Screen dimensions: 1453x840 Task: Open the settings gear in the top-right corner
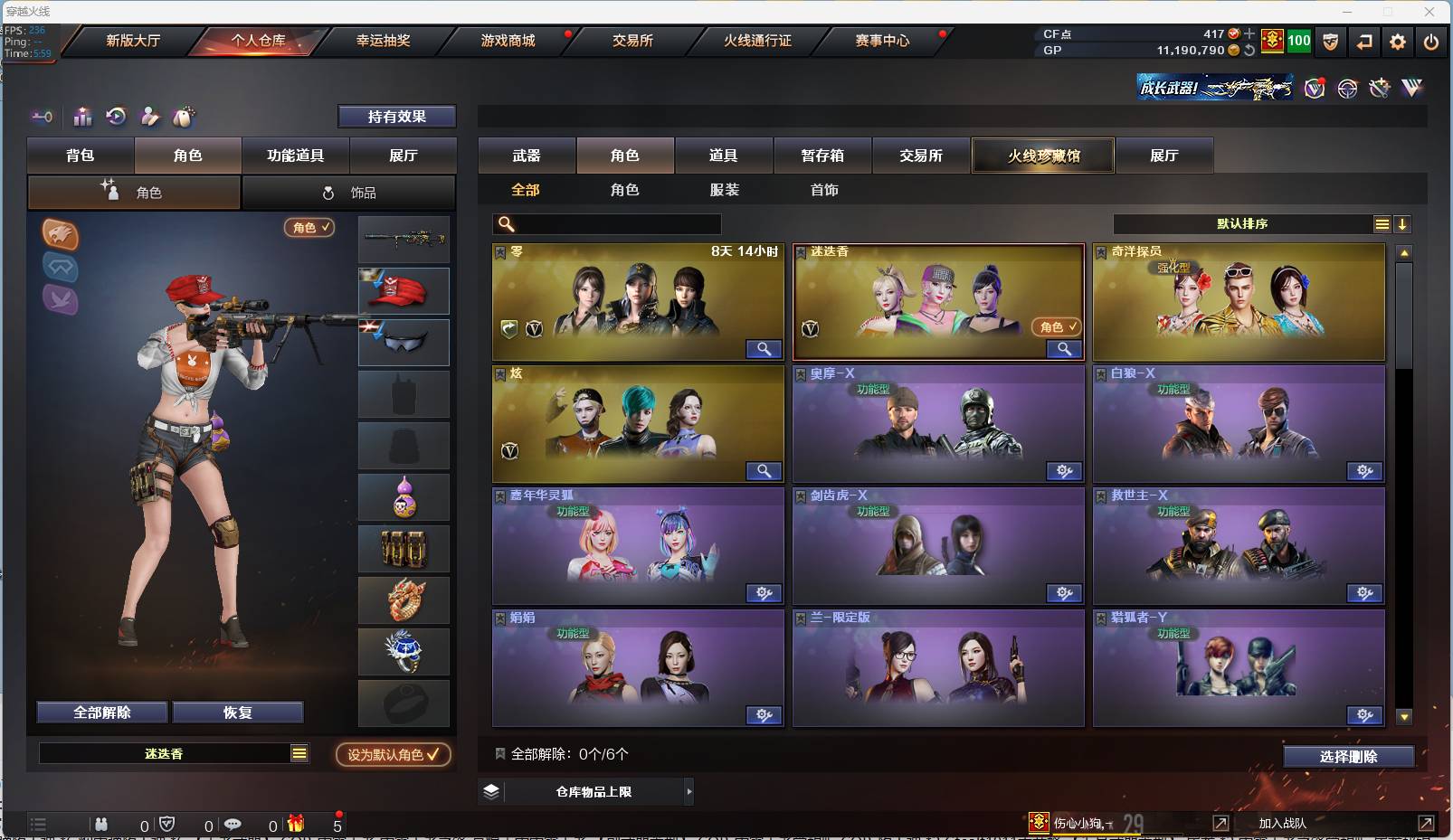[x=1398, y=42]
